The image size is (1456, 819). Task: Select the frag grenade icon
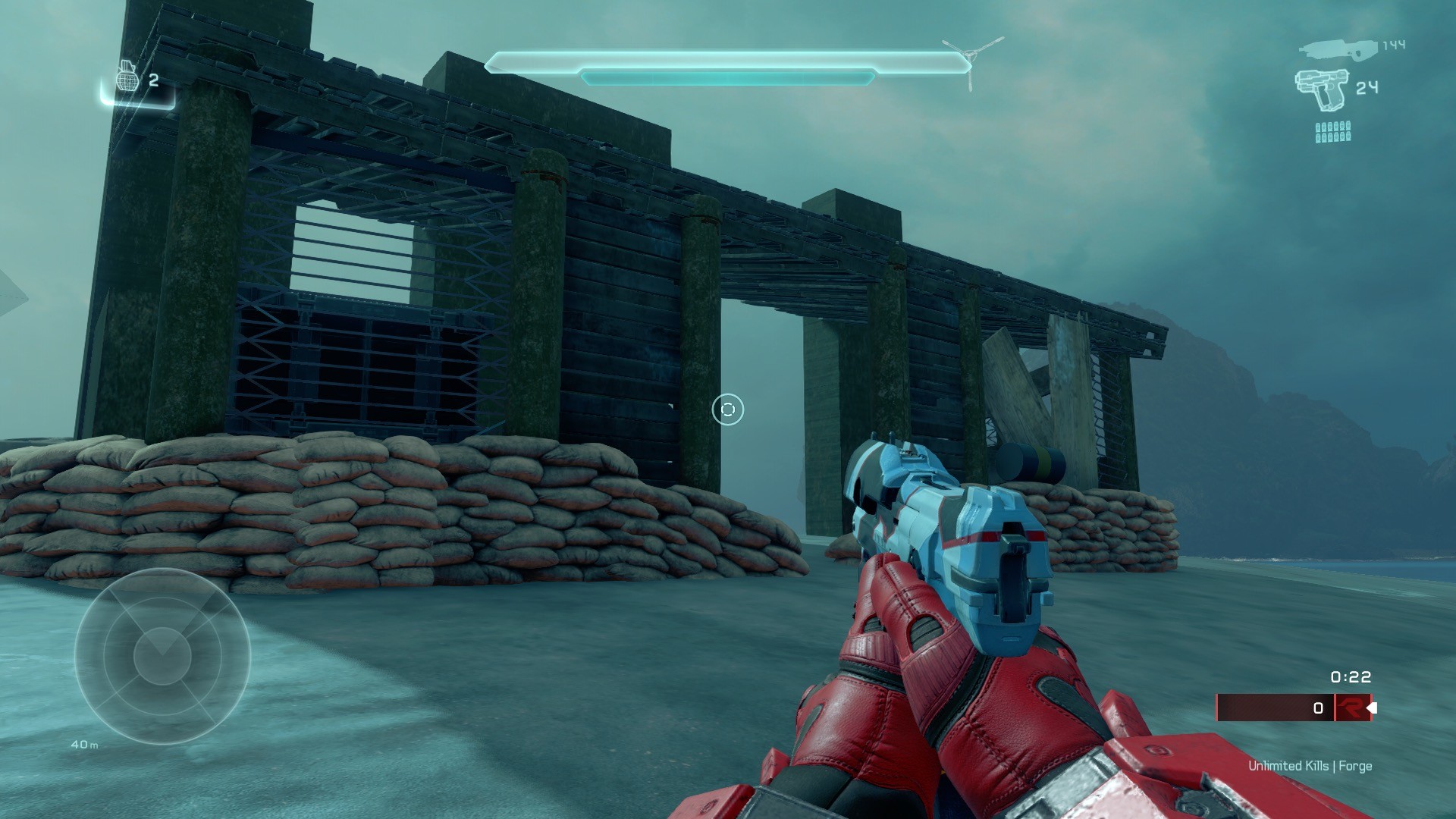tap(127, 77)
